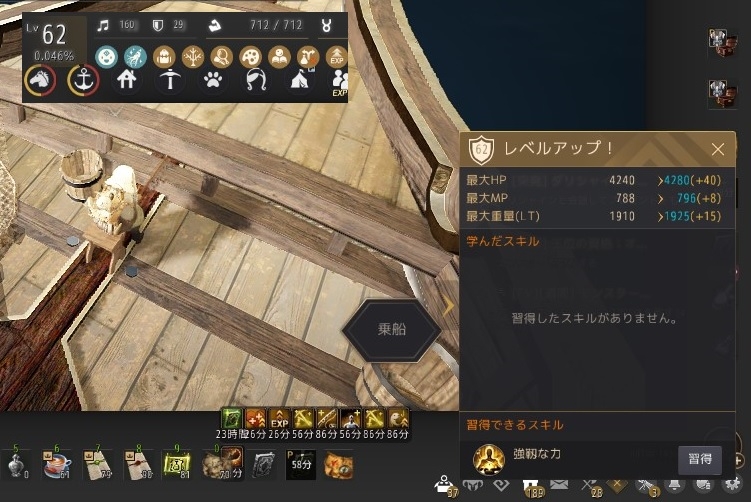Close the level-up popup window

(717, 150)
